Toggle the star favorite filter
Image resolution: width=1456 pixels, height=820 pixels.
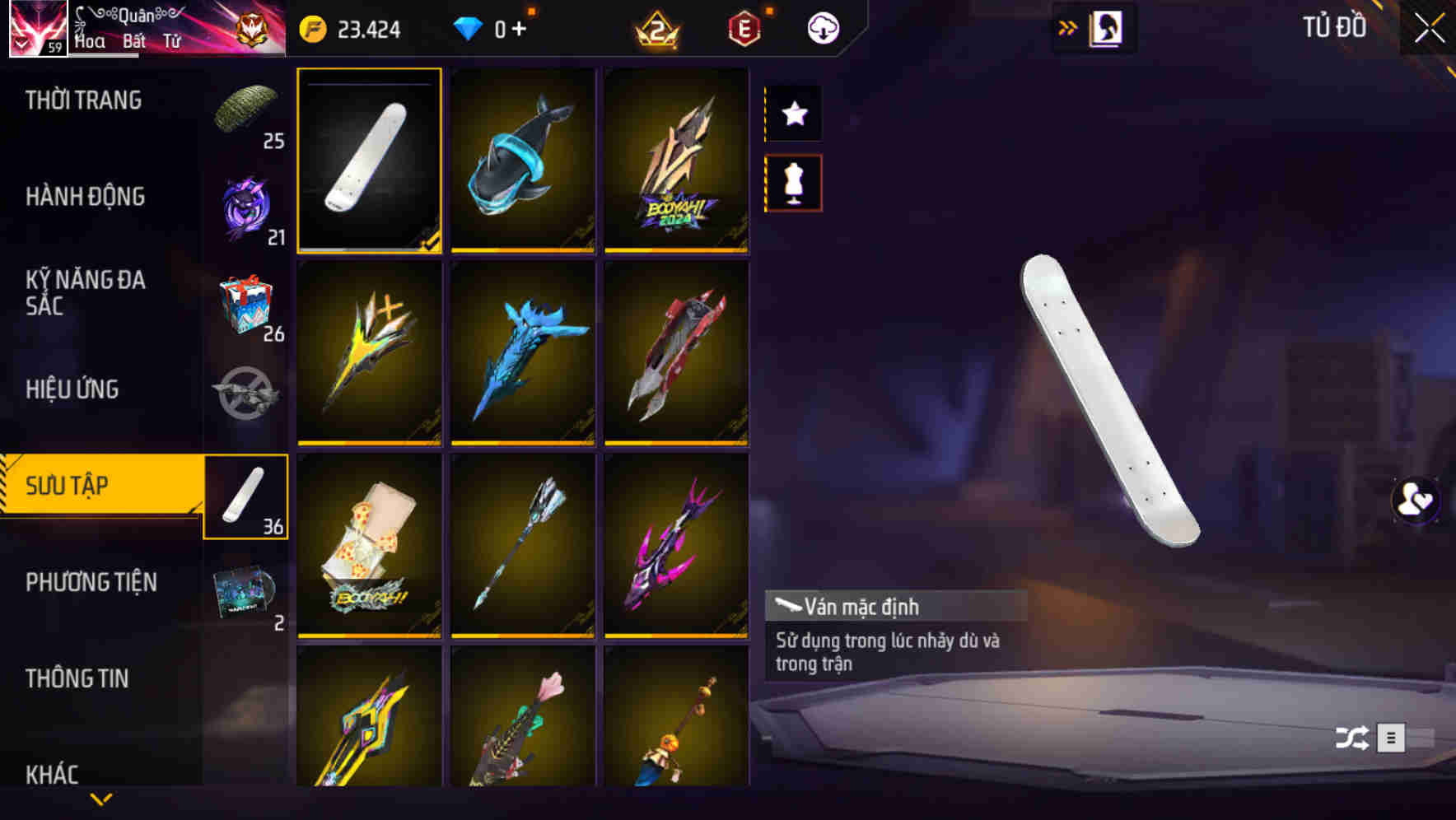[x=793, y=114]
